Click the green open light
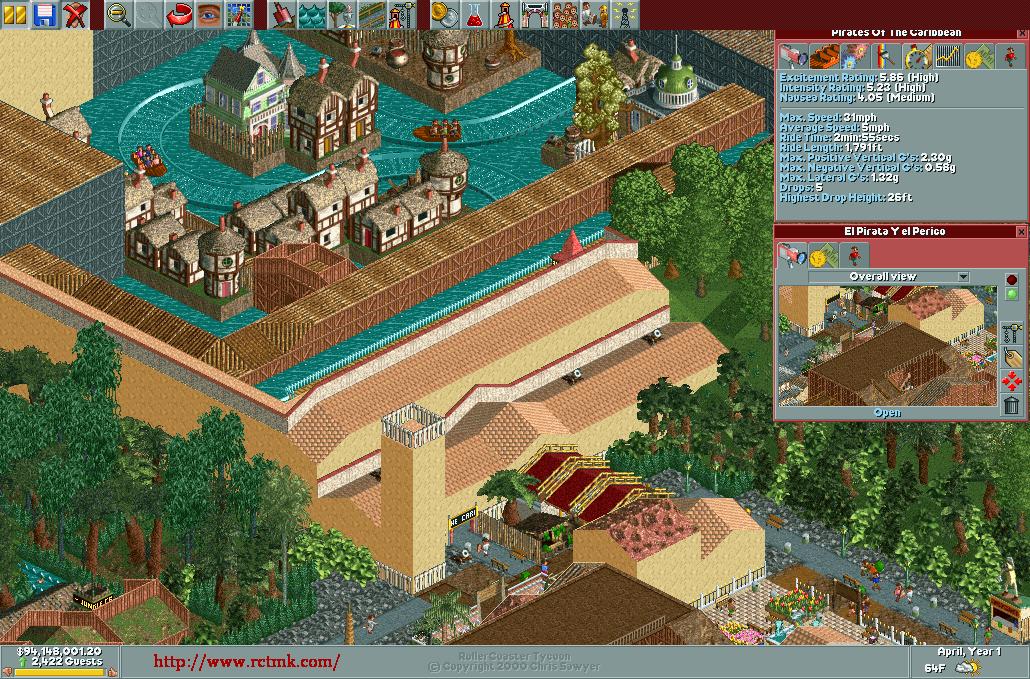1030x679 pixels. pyautogui.click(x=1012, y=294)
